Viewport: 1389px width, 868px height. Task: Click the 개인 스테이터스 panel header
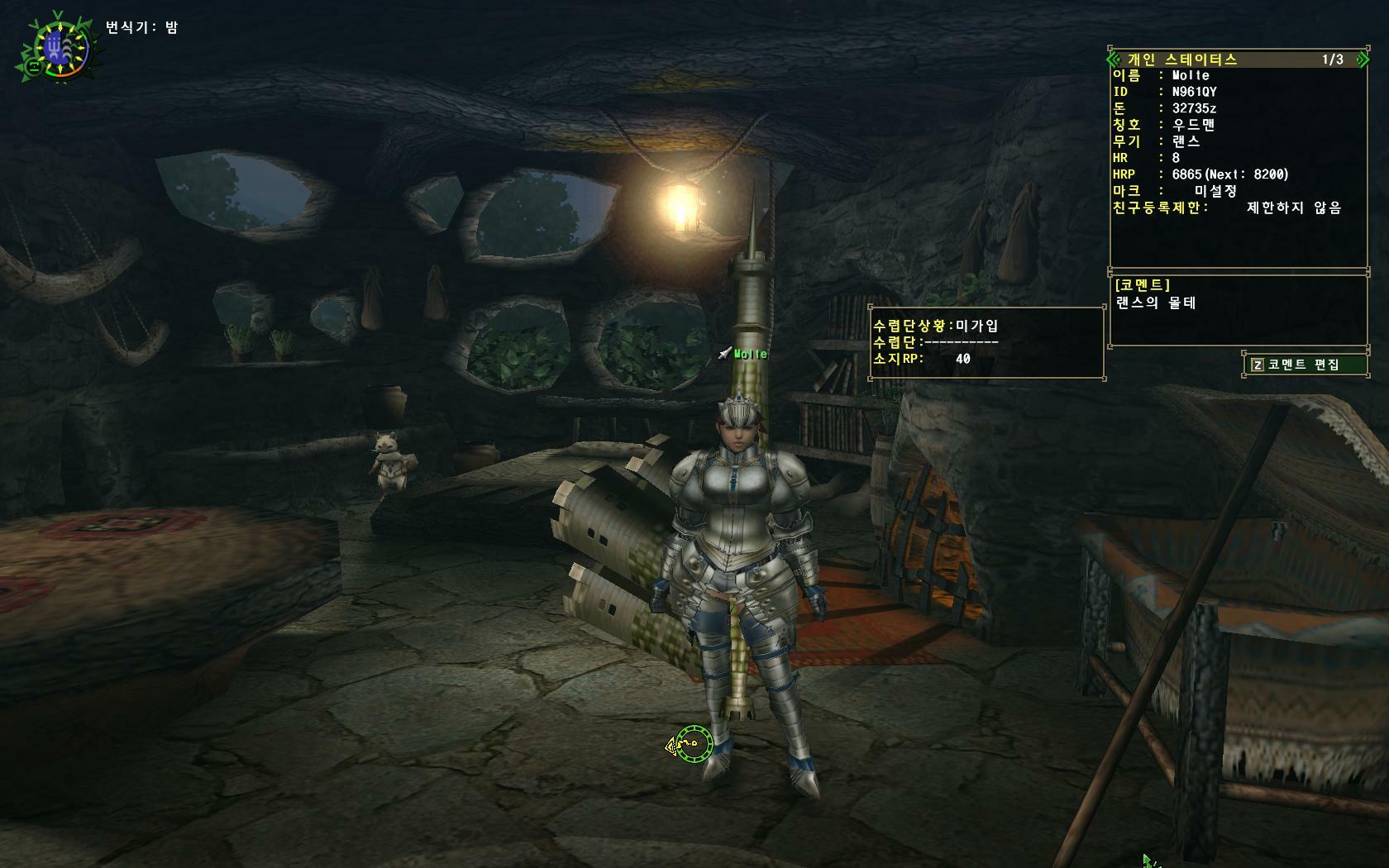point(1182,60)
